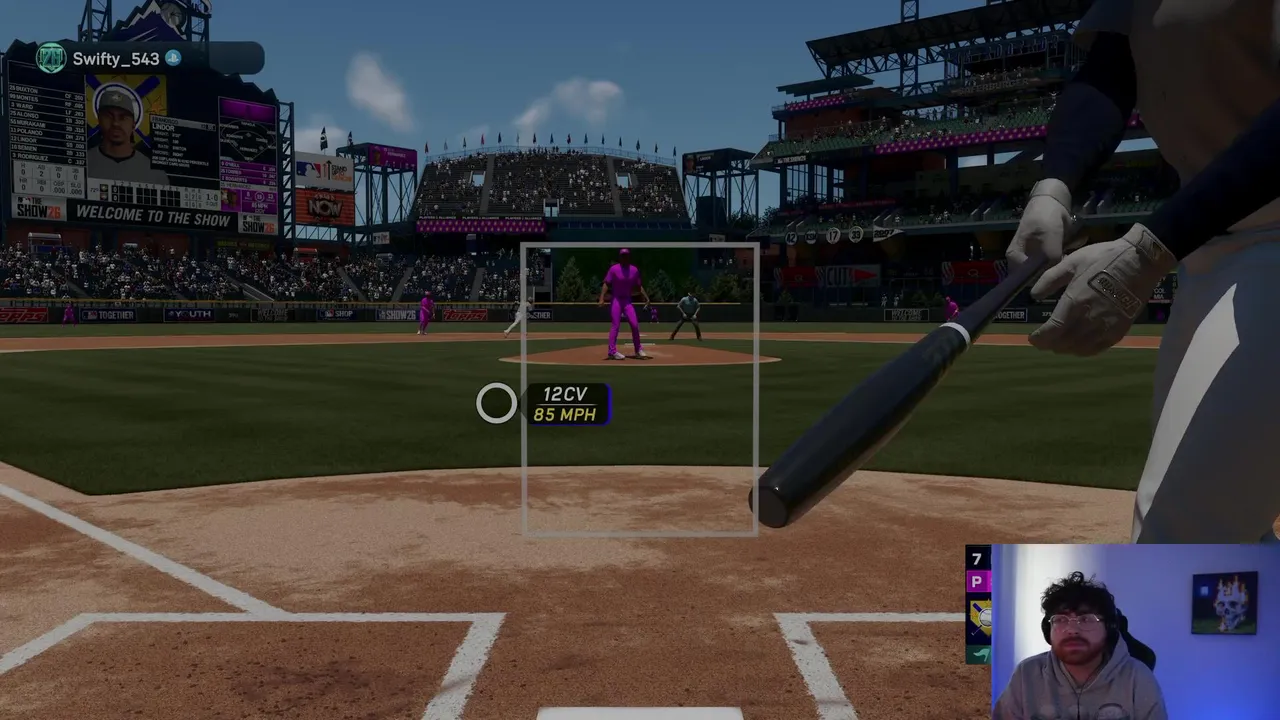1280x720 pixels.
Task: Click the circular pitch location marker
Action: point(496,404)
